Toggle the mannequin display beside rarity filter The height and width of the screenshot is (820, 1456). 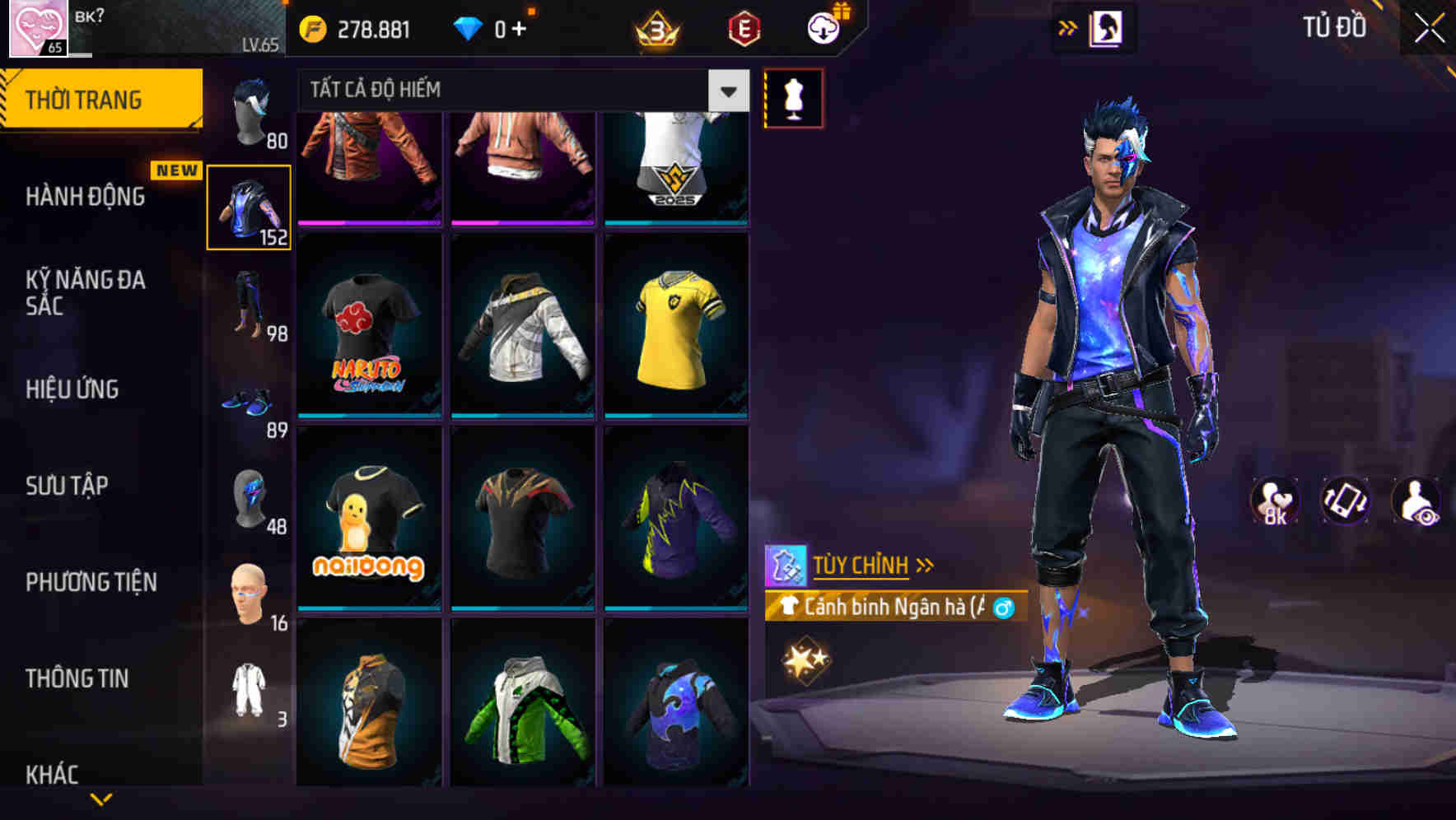[x=793, y=97]
